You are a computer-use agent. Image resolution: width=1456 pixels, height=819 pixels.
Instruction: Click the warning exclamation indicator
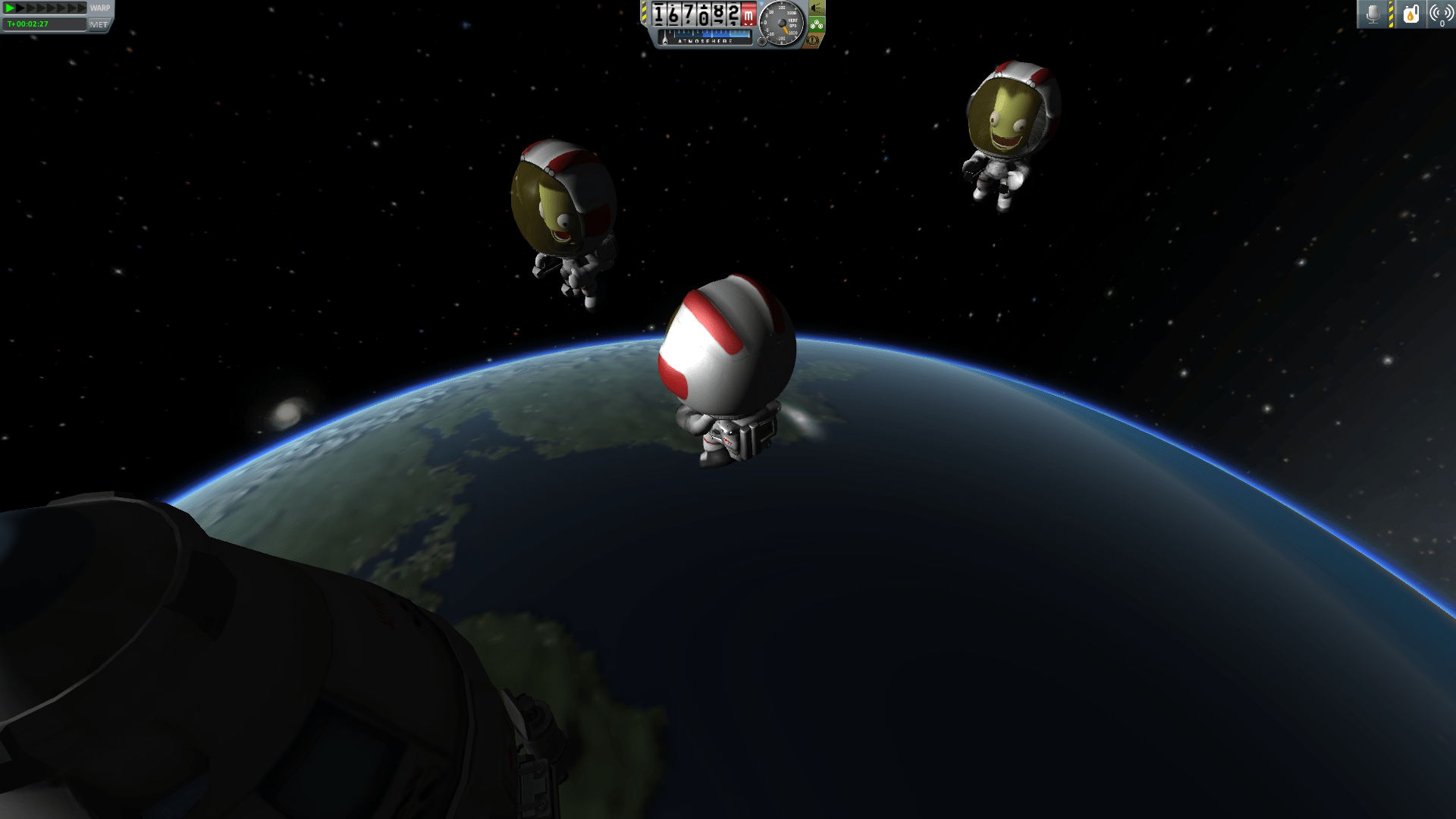tap(811, 42)
